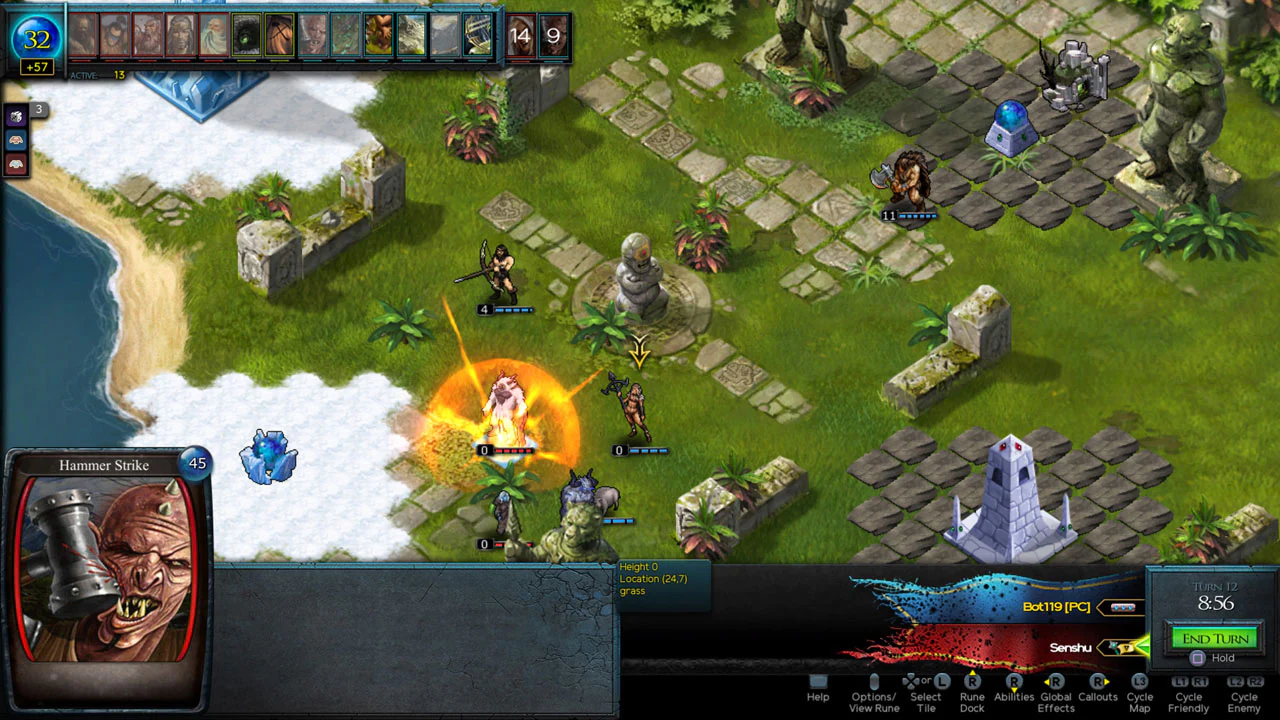Expand the yellow arrow above Rune Dock

pyautogui.click(x=972, y=672)
